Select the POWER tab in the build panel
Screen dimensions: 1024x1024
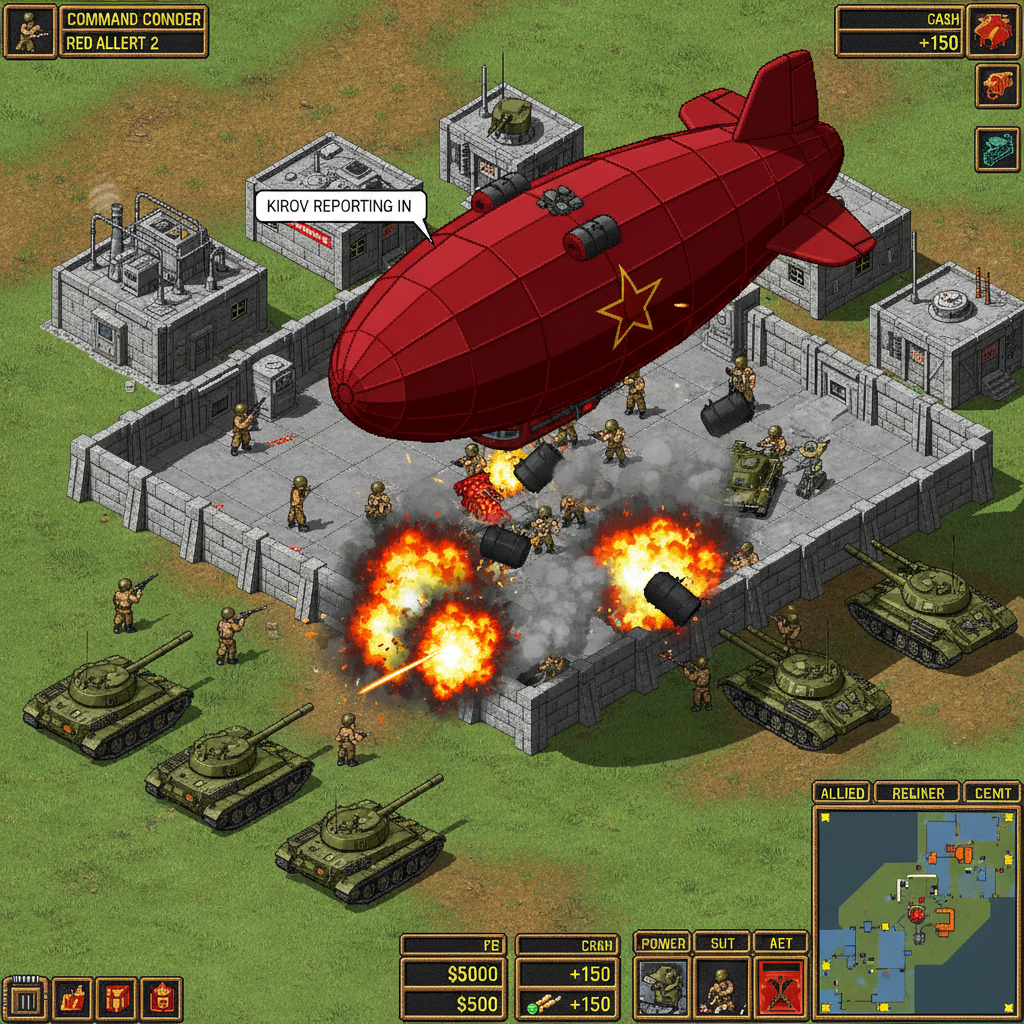point(662,943)
